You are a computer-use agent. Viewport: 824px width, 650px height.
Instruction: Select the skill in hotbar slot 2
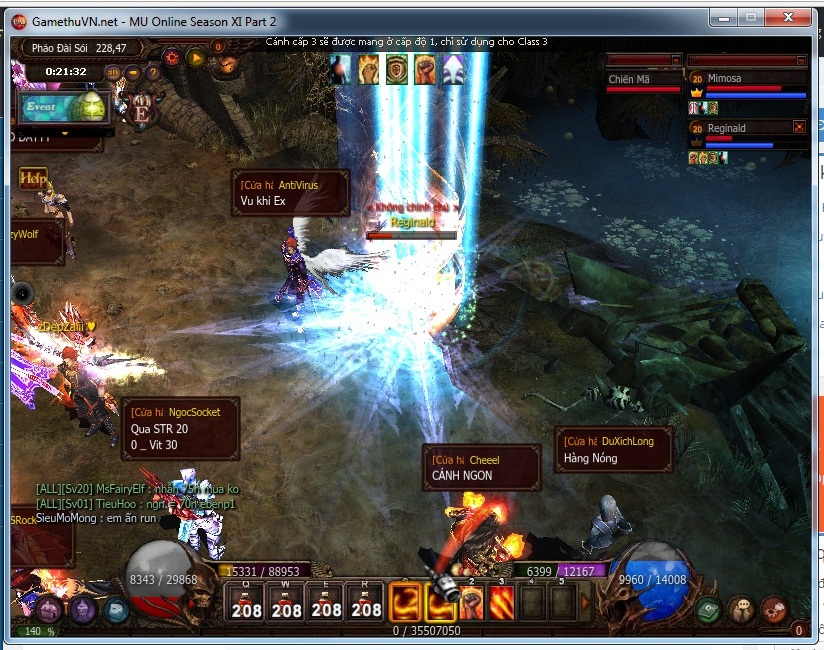pos(471,602)
